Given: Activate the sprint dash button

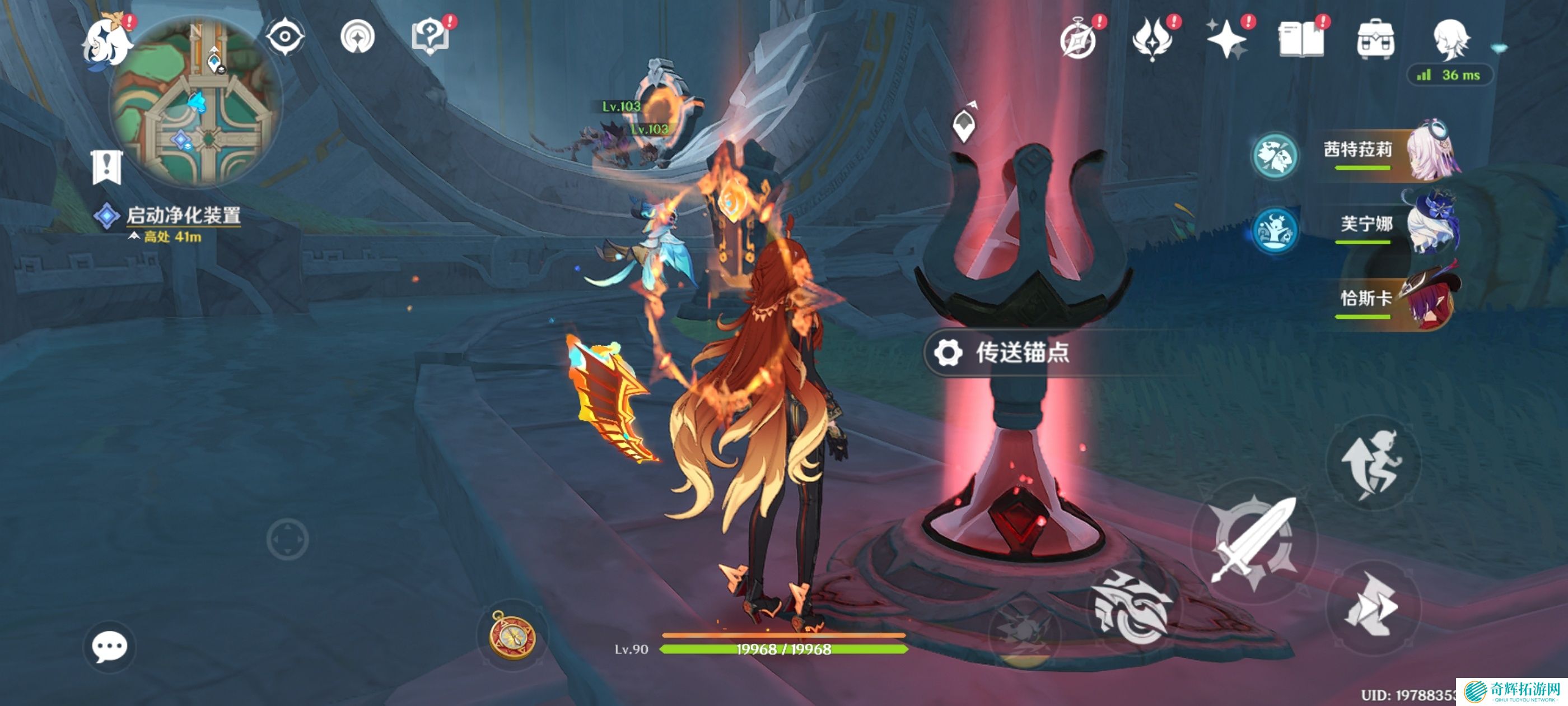Looking at the screenshot, I should tap(1373, 606).
